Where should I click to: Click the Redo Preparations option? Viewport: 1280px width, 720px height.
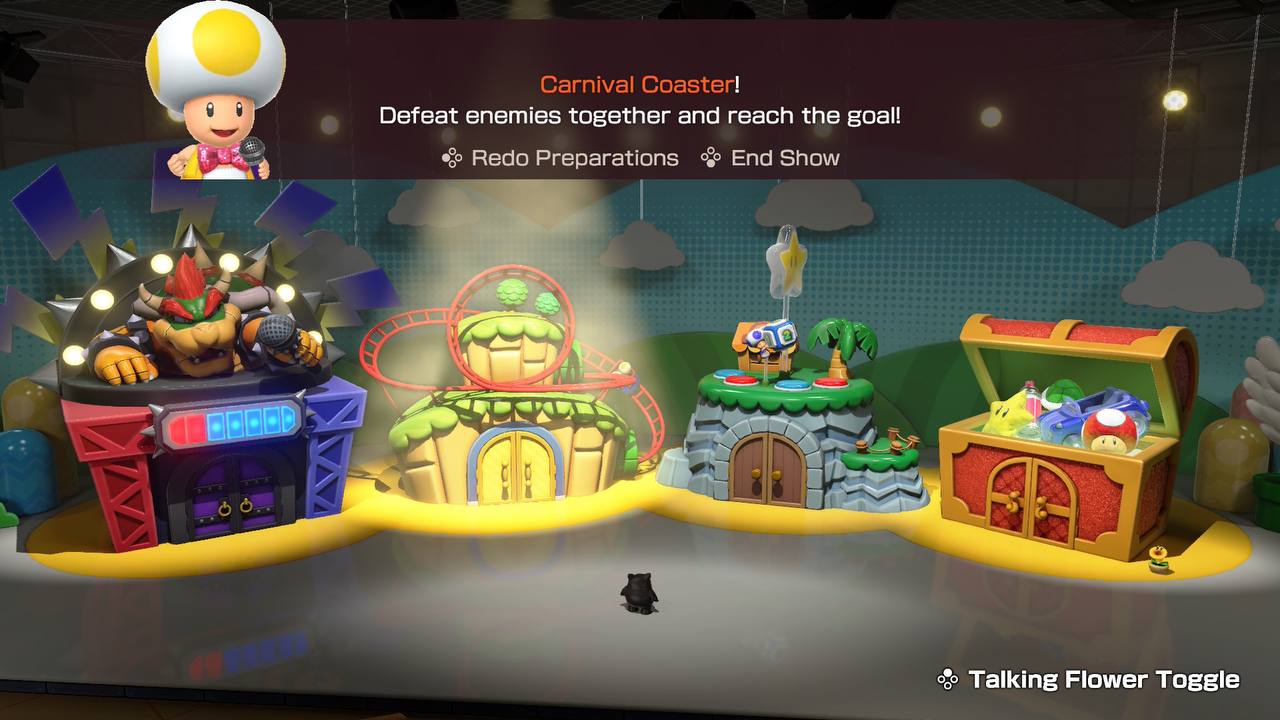[x=561, y=158]
